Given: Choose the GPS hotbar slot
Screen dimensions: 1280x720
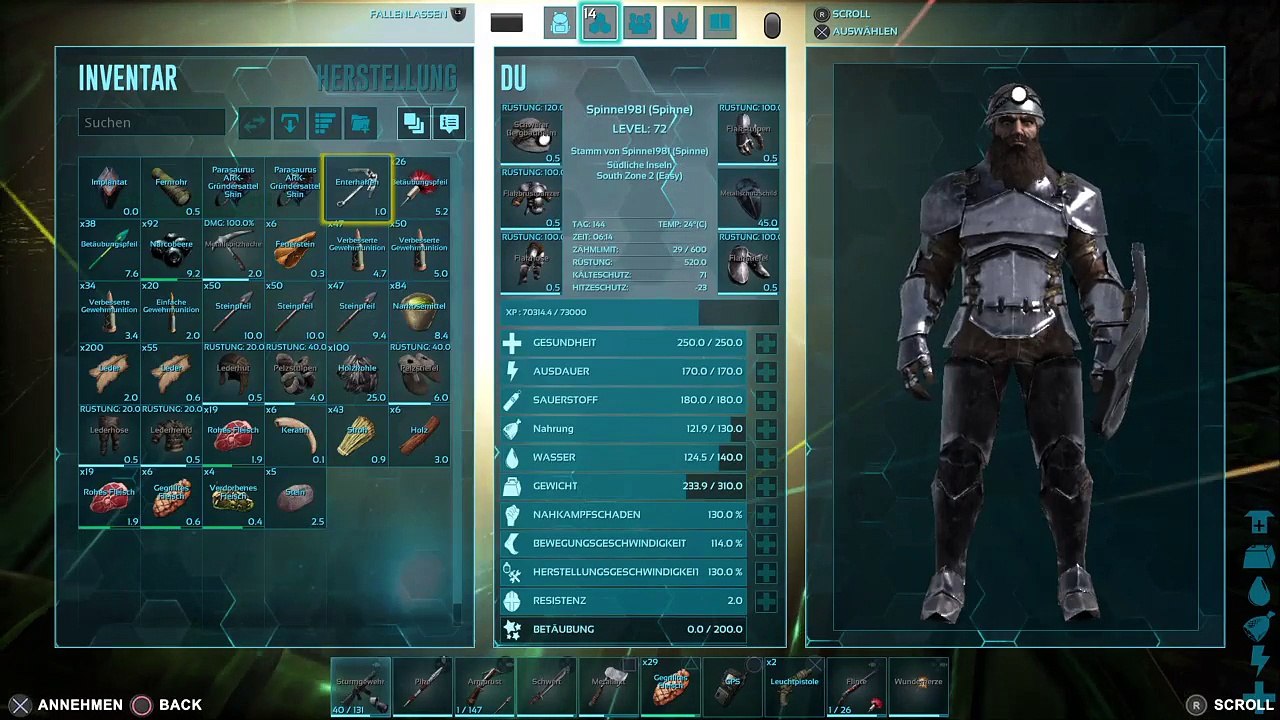Looking at the screenshot, I should (x=733, y=687).
